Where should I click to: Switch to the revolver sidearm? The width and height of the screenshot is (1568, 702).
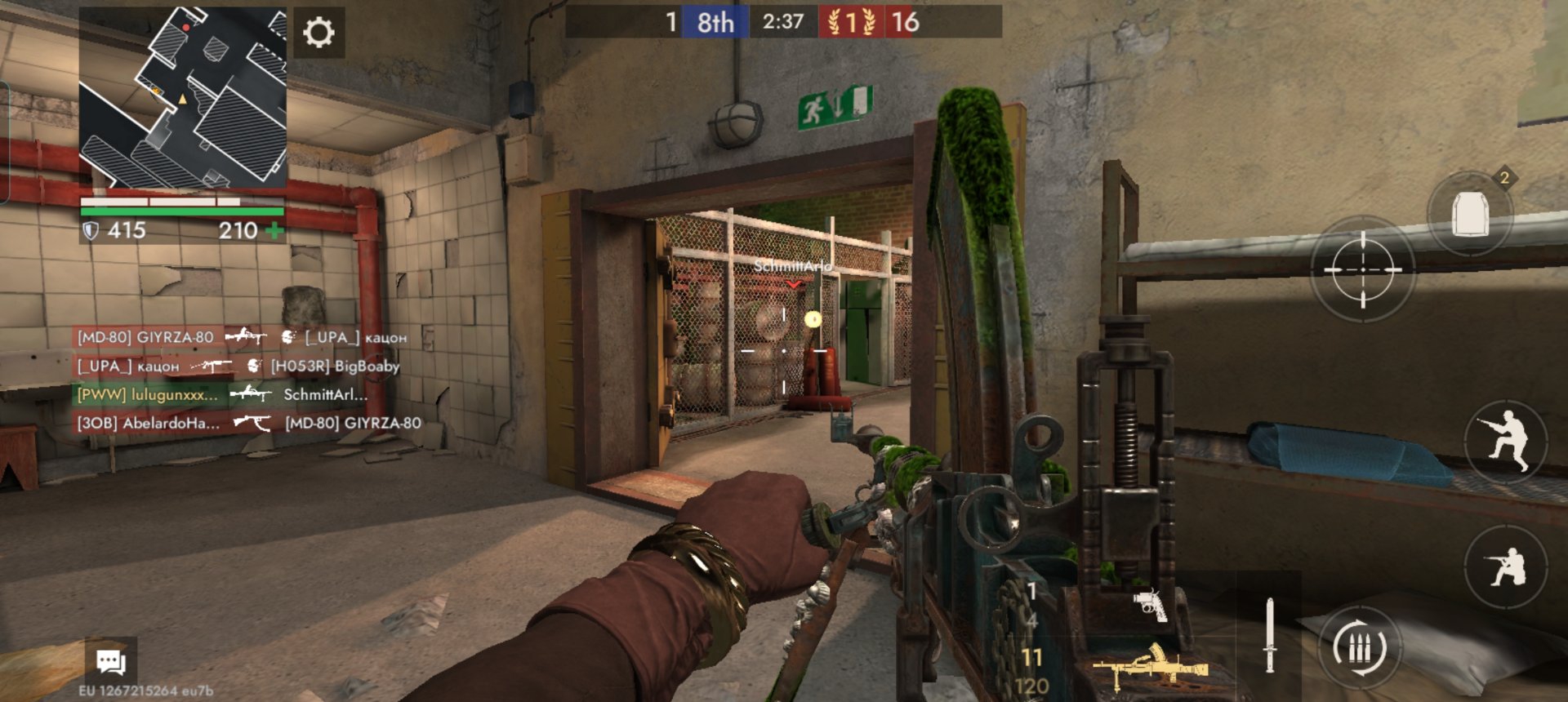pos(1150,605)
